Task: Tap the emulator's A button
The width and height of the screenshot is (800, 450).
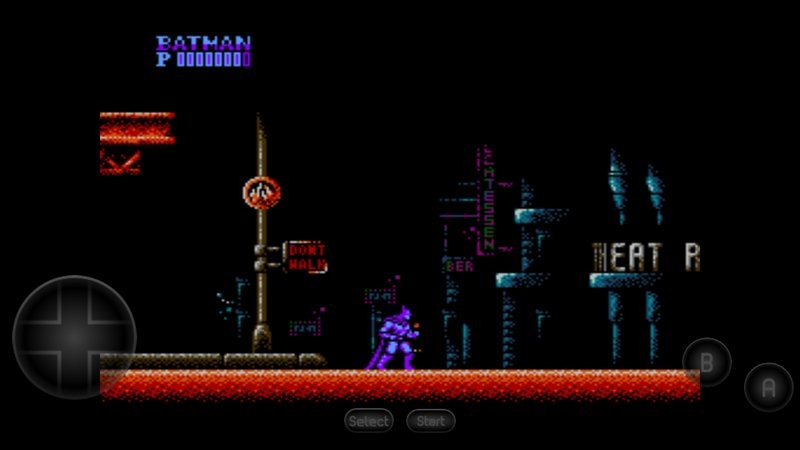Action: [x=768, y=387]
